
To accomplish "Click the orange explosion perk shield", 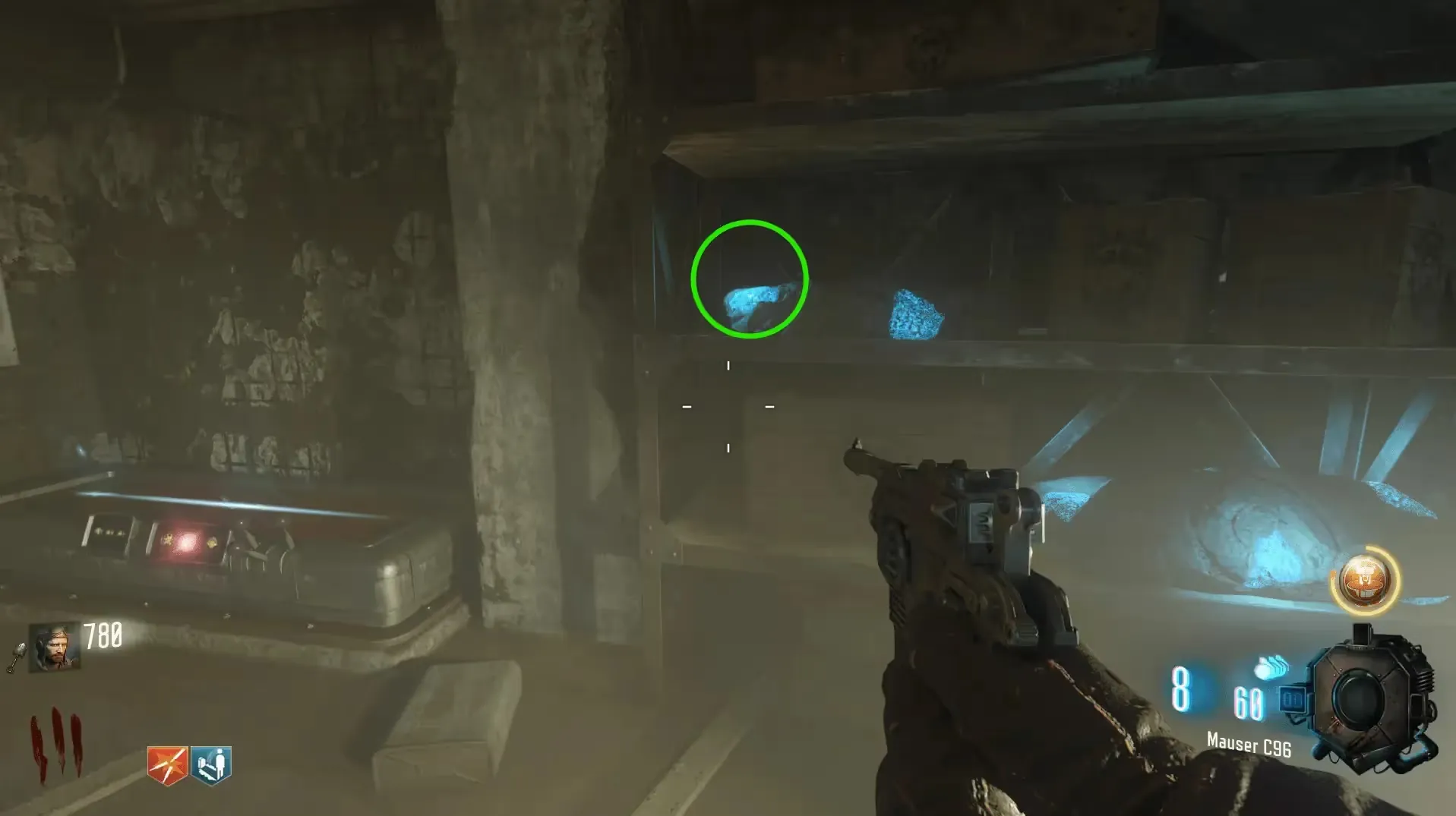I will point(167,764).
